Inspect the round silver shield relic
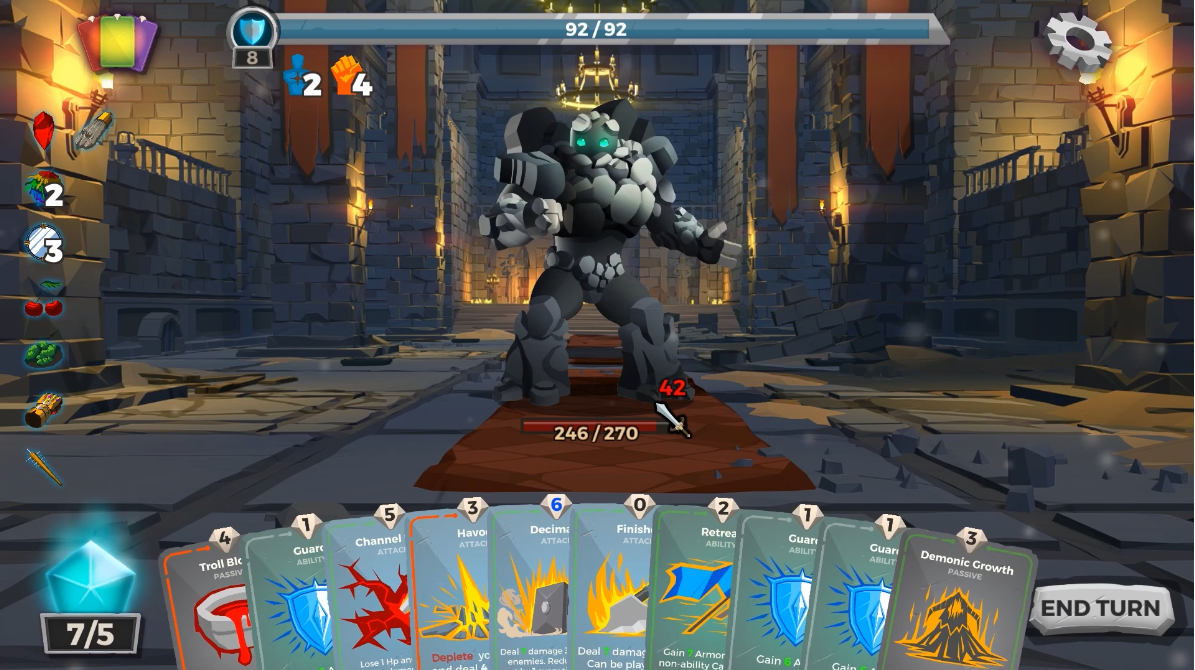The width and height of the screenshot is (1195, 670). click(40, 243)
